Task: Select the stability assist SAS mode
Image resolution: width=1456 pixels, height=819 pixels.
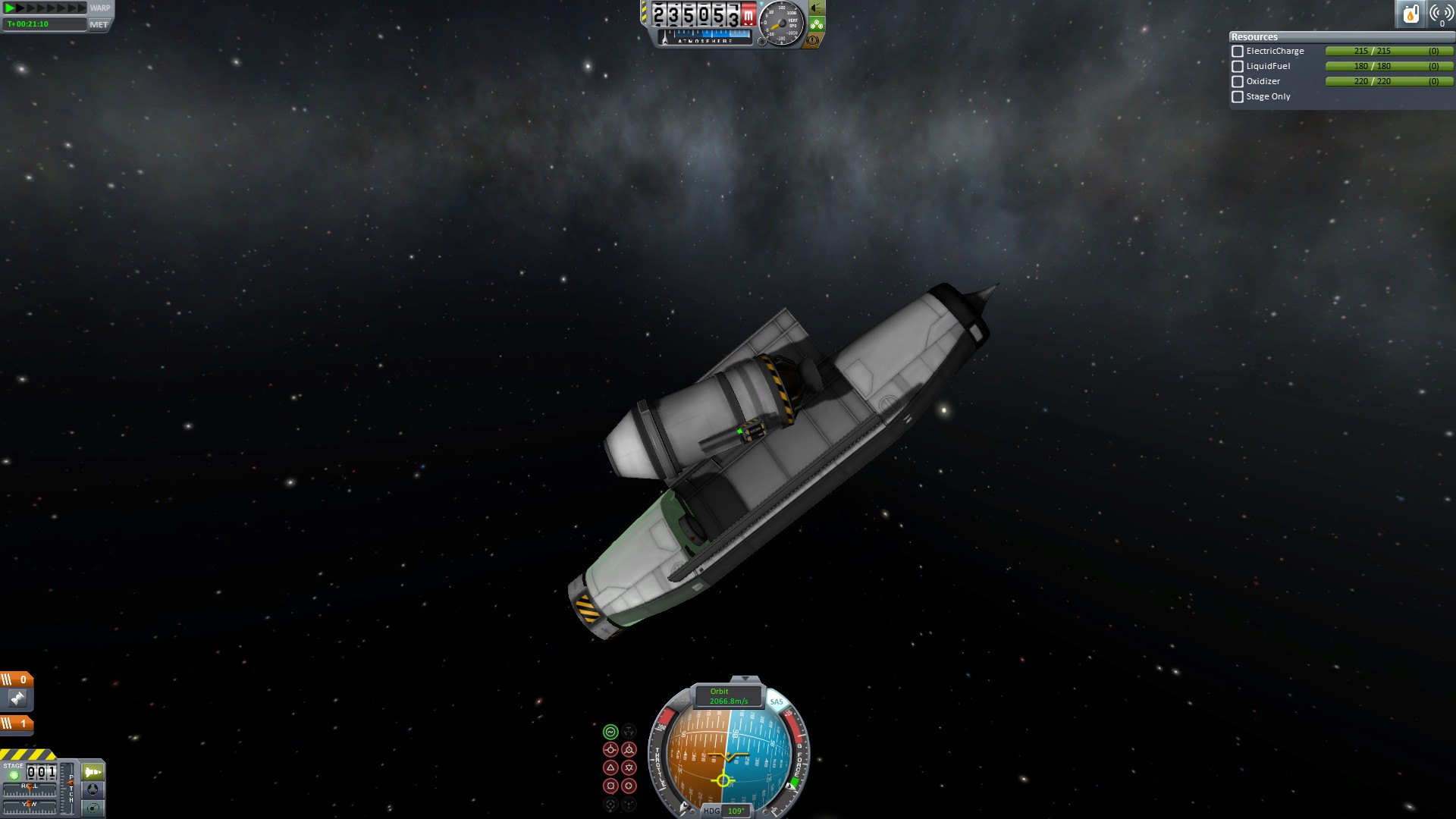Action: (x=610, y=732)
